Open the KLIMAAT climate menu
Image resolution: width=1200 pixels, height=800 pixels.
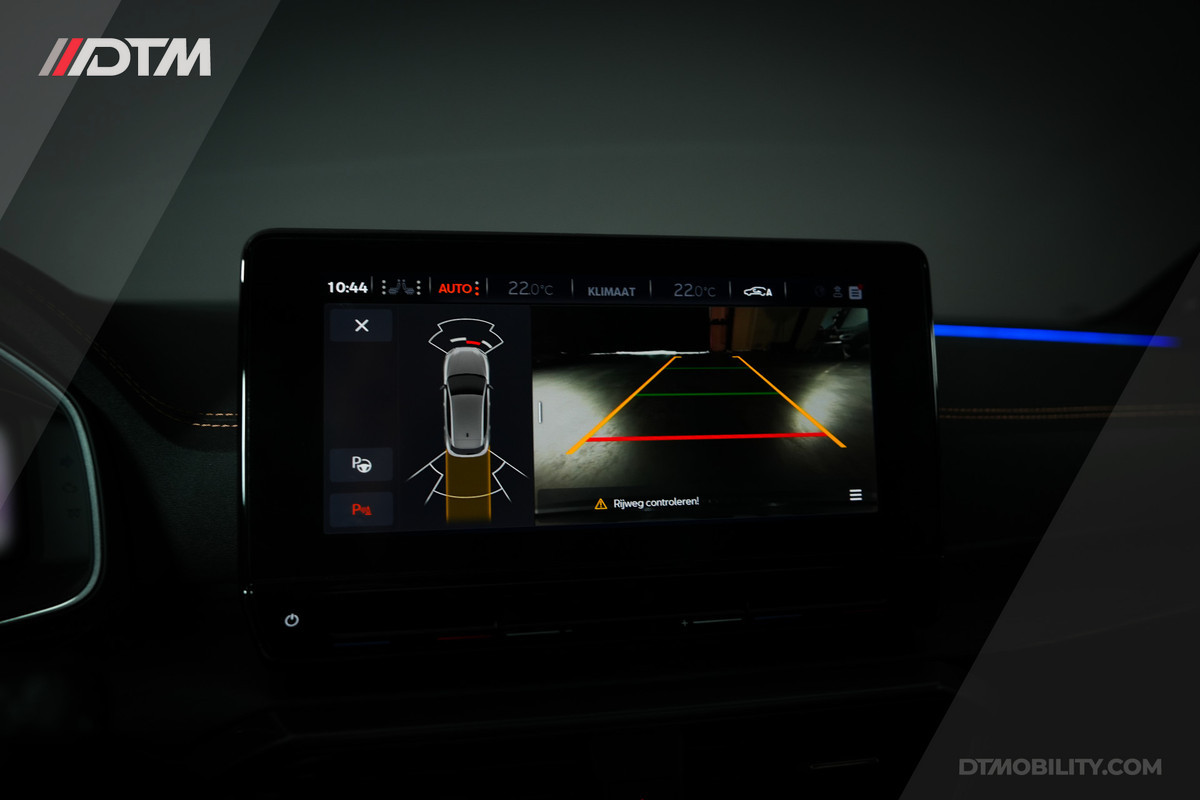click(611, 291)
